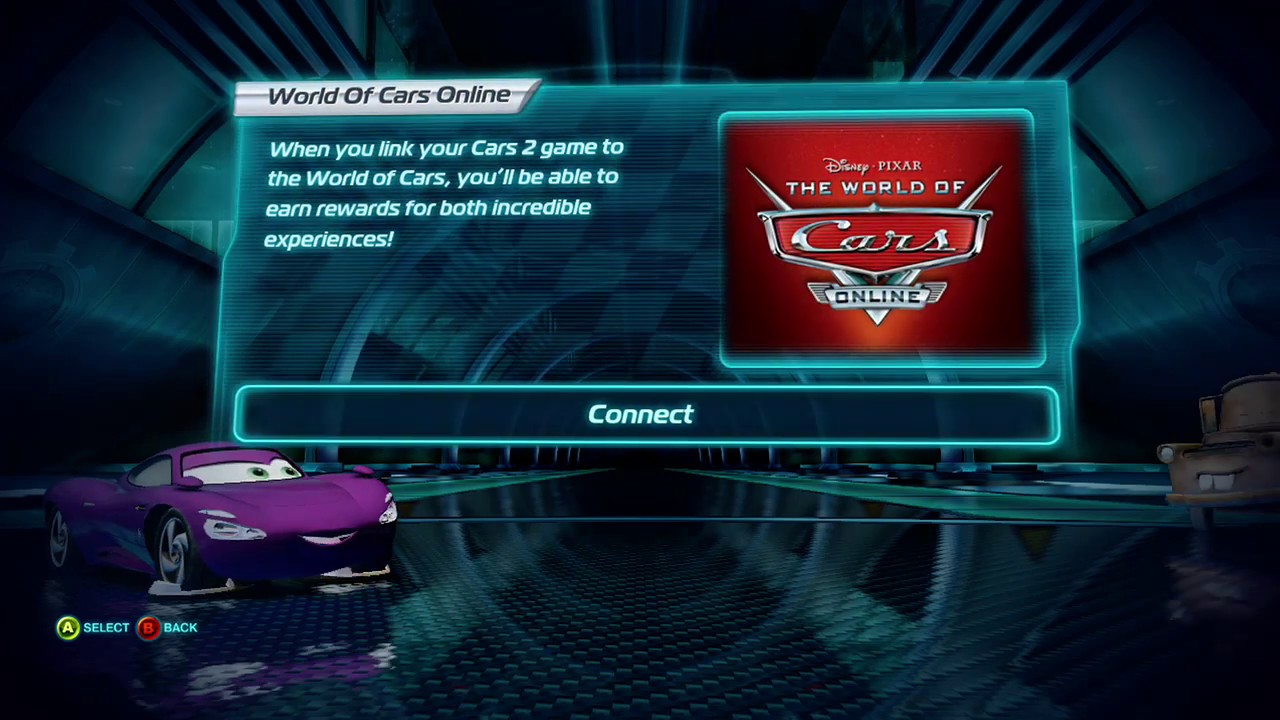Activate the Connect option to link your game

click(640, 414)
